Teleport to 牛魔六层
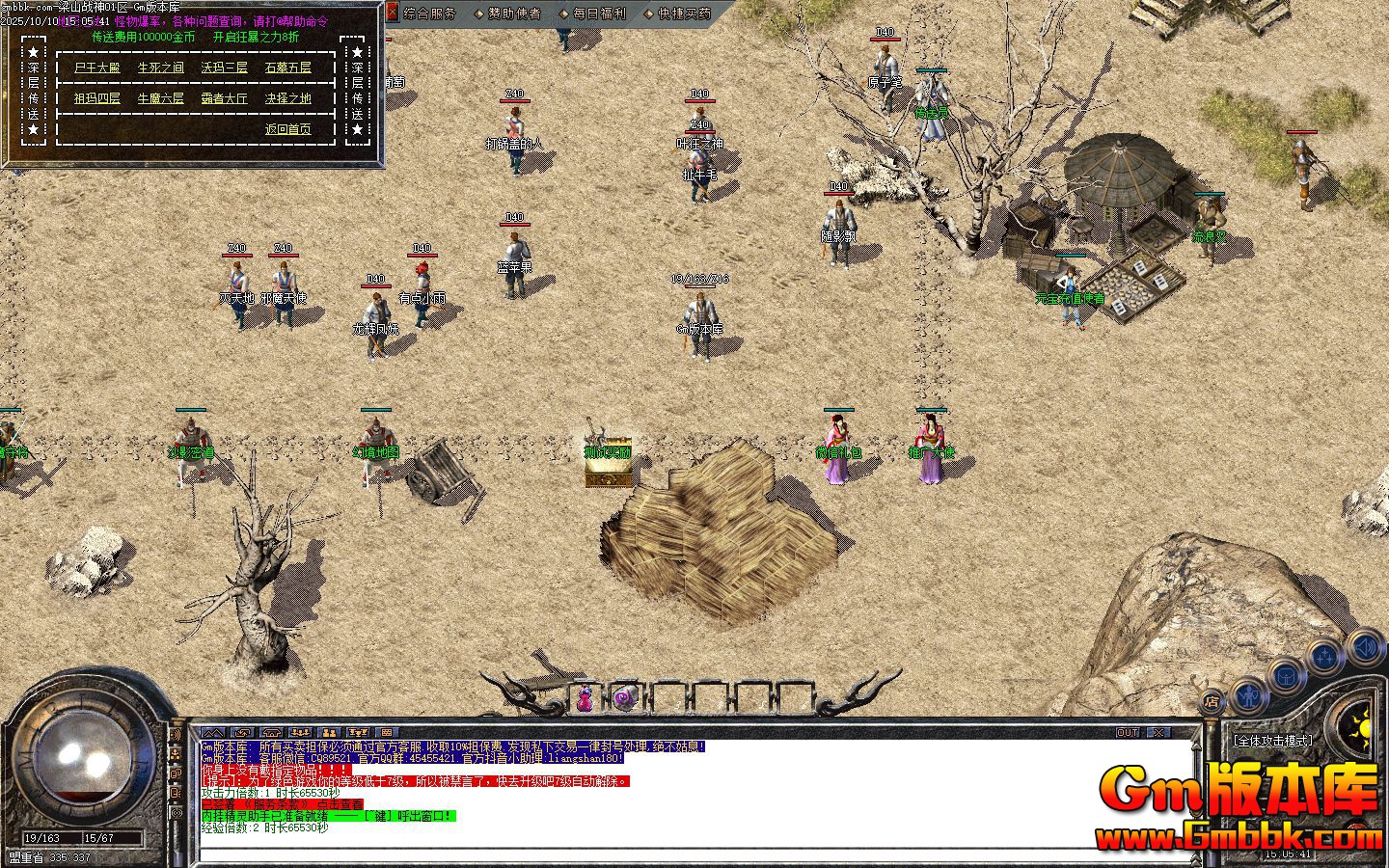The height and width of the screenshot is (868, 1389). pos(160,98)
